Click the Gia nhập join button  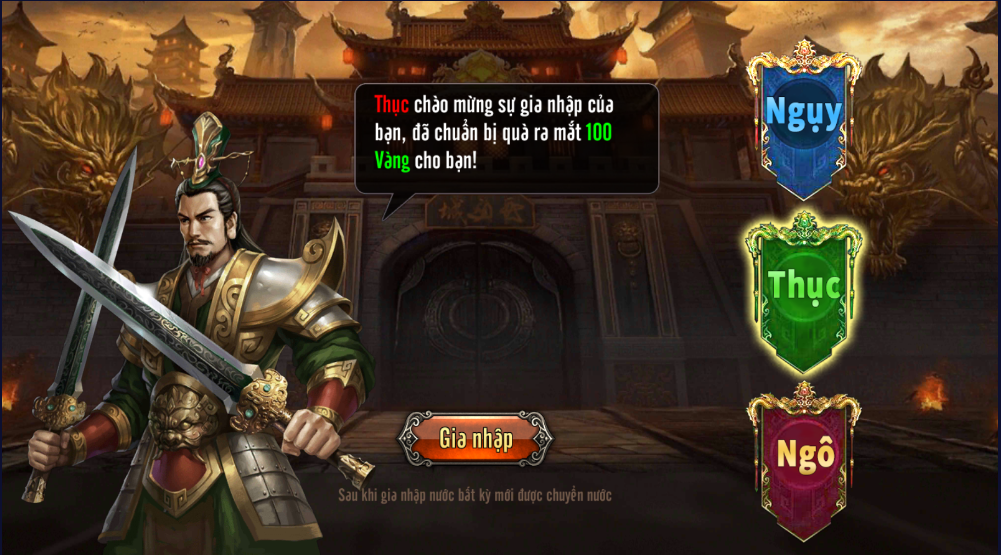coord(475,438)
